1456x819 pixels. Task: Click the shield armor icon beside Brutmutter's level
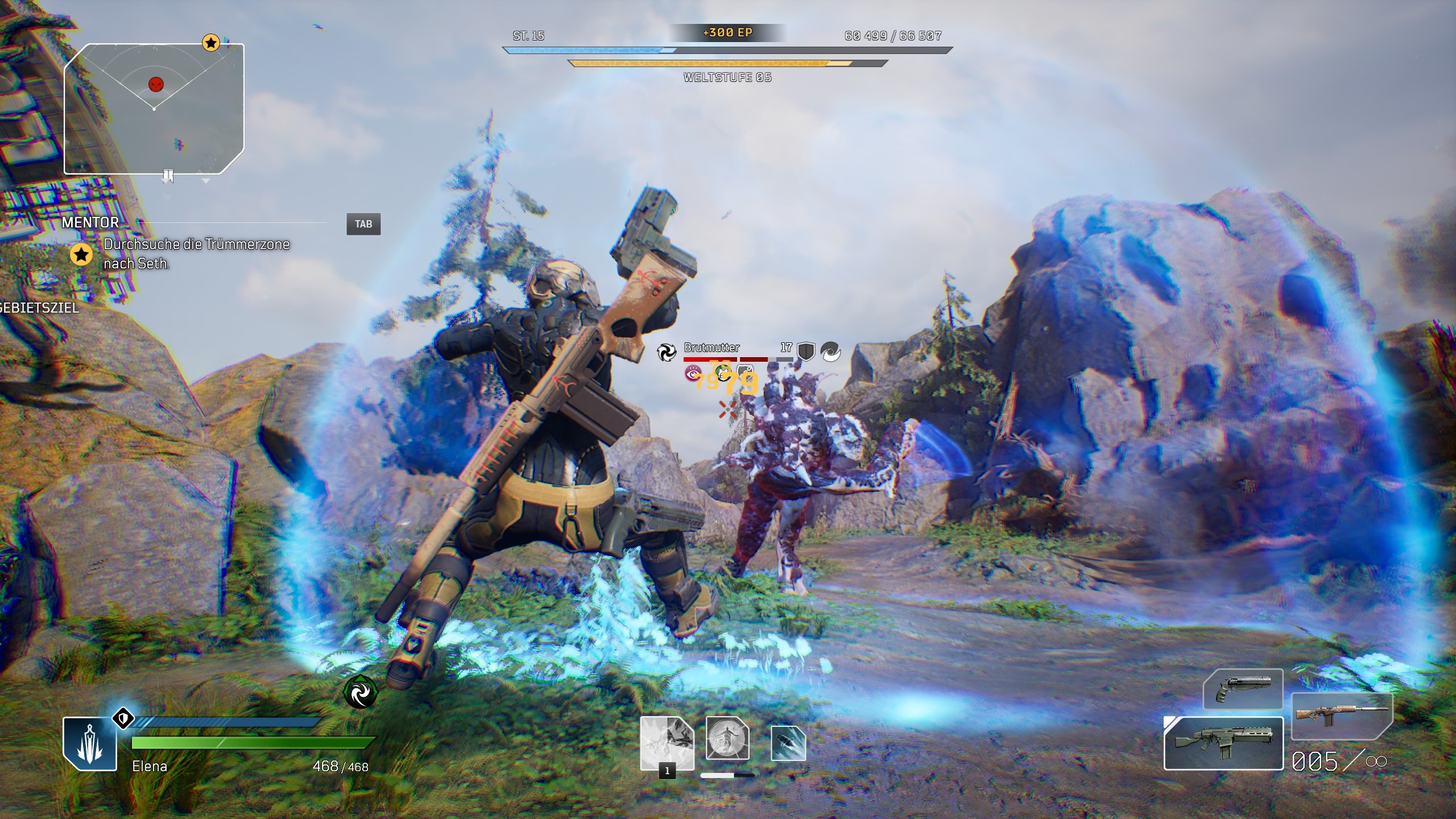pos(805,353)
